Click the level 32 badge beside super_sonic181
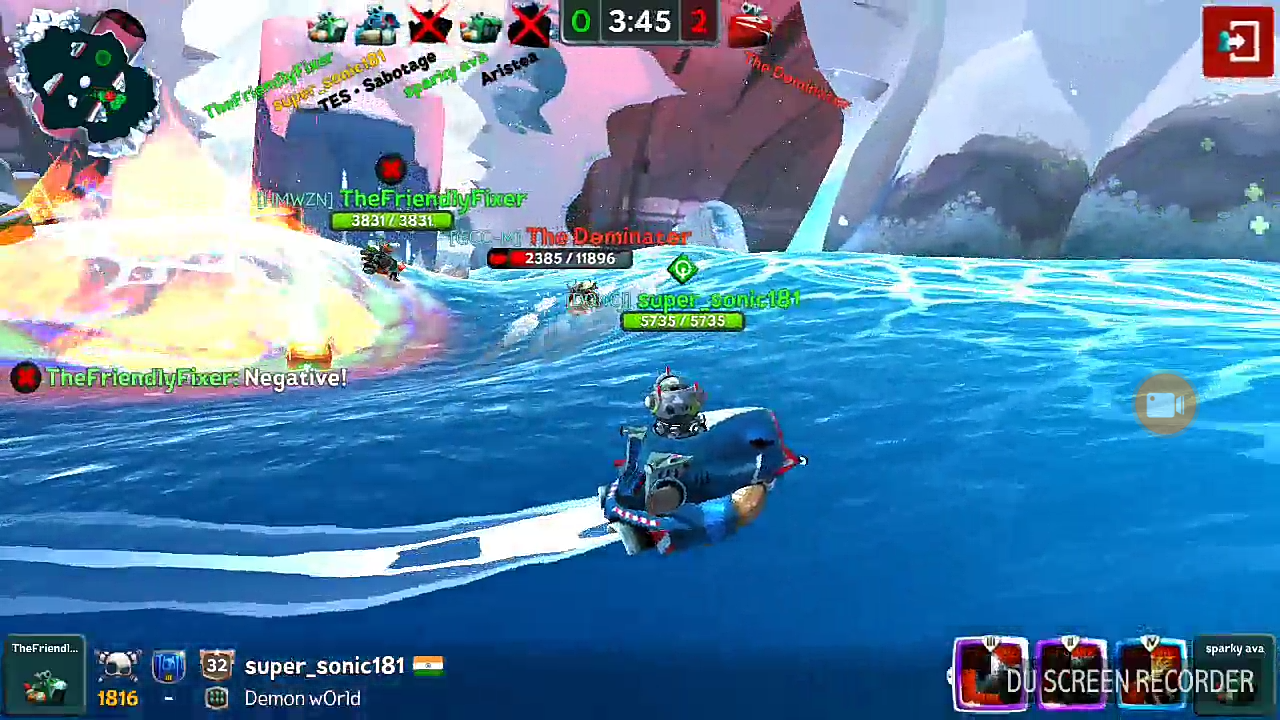This screenshot has height=720, width=1280. coord(217,665)
